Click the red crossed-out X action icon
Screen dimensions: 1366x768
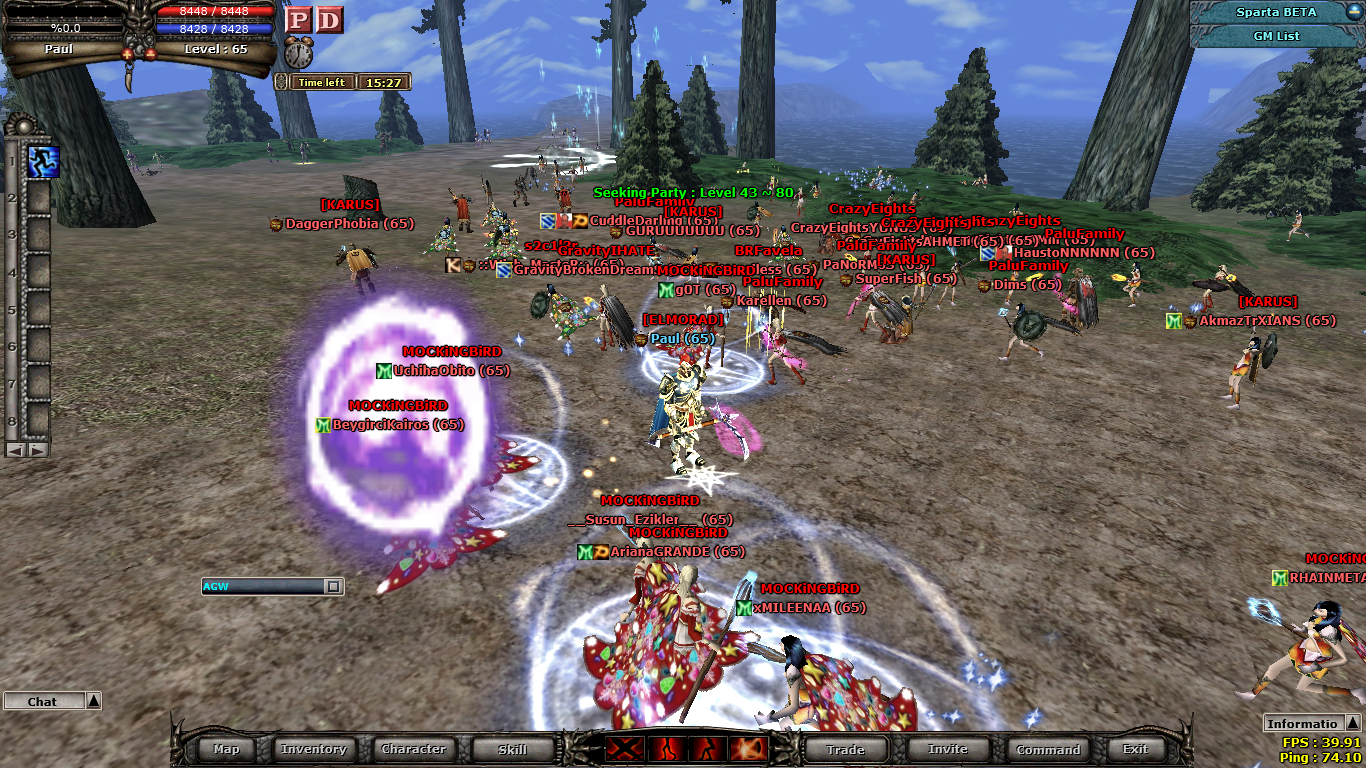pos(625,749)
